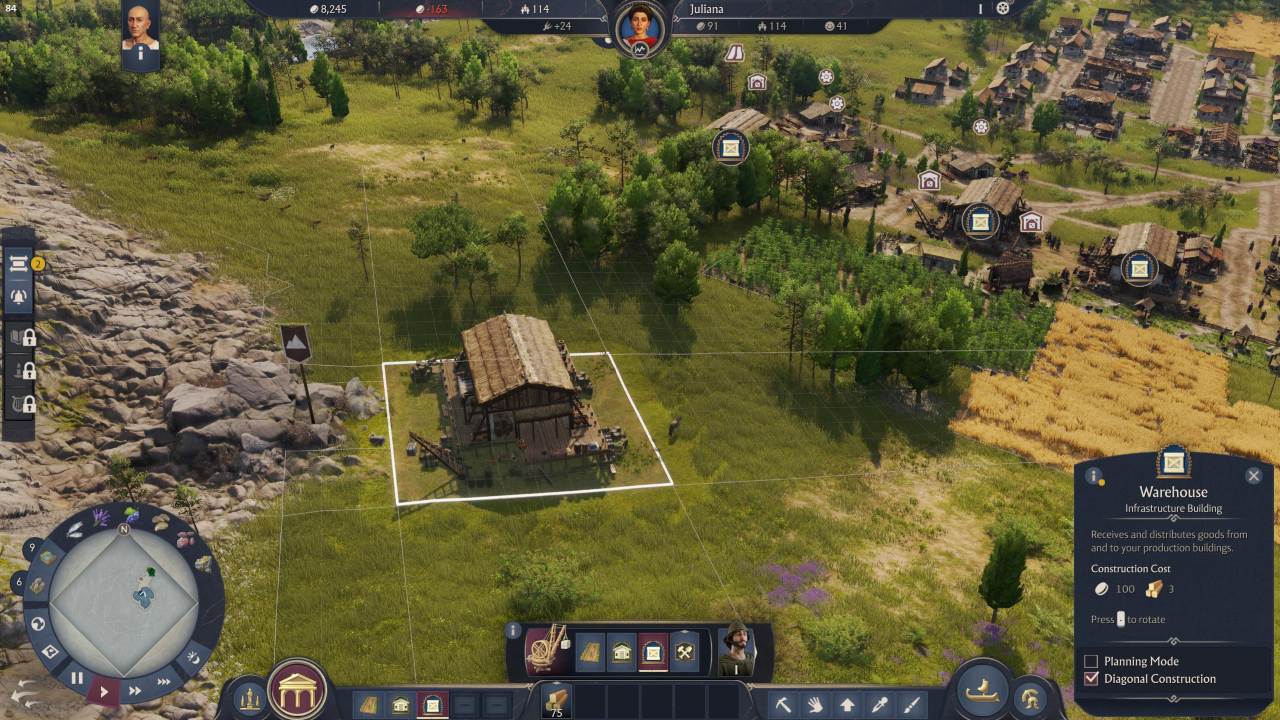The image size is (1280, 720).
Task: Choose the upgrade arrow tool
Action: pyautogui.click(x=847, y=704)
